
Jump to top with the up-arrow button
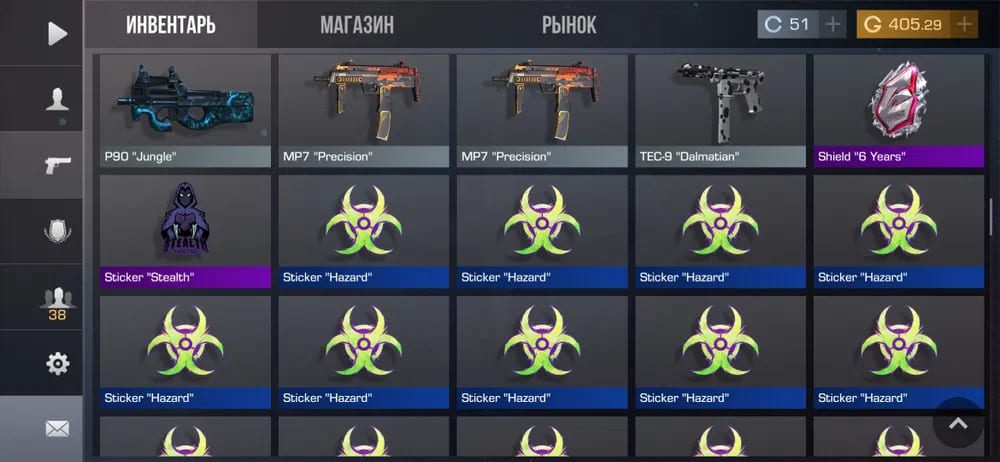coord(958,424)
